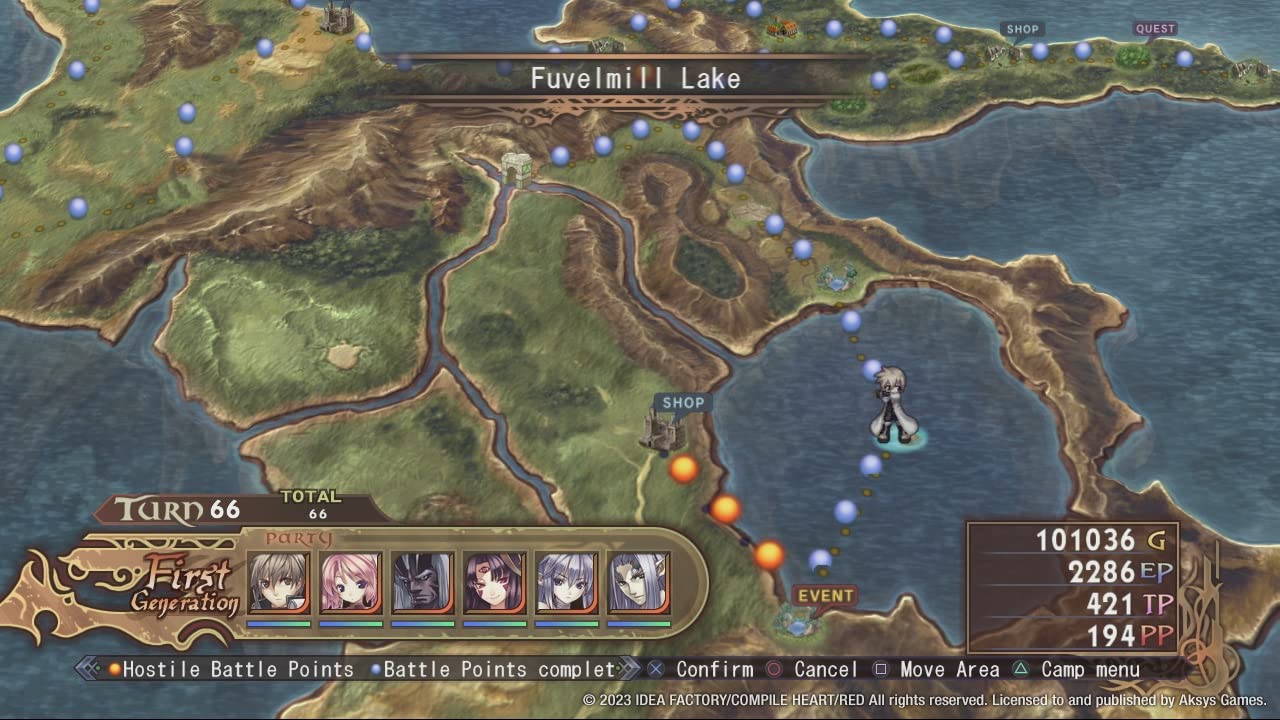Select the castle icon at the top left

[336, 18]
